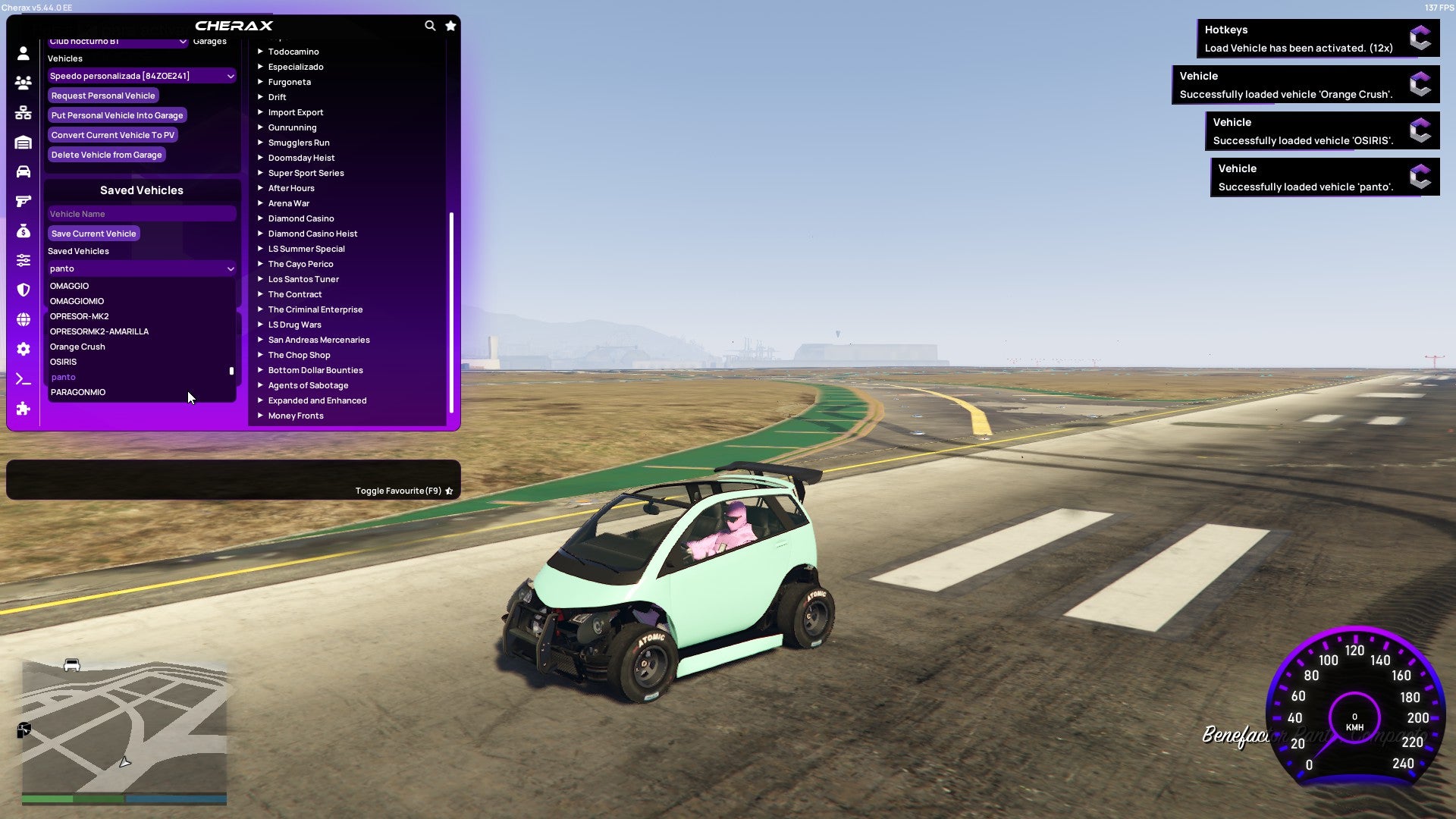1456x819 pixels.
Task: Open the search magnifier in Cherax header
Action: pos(430,25)
